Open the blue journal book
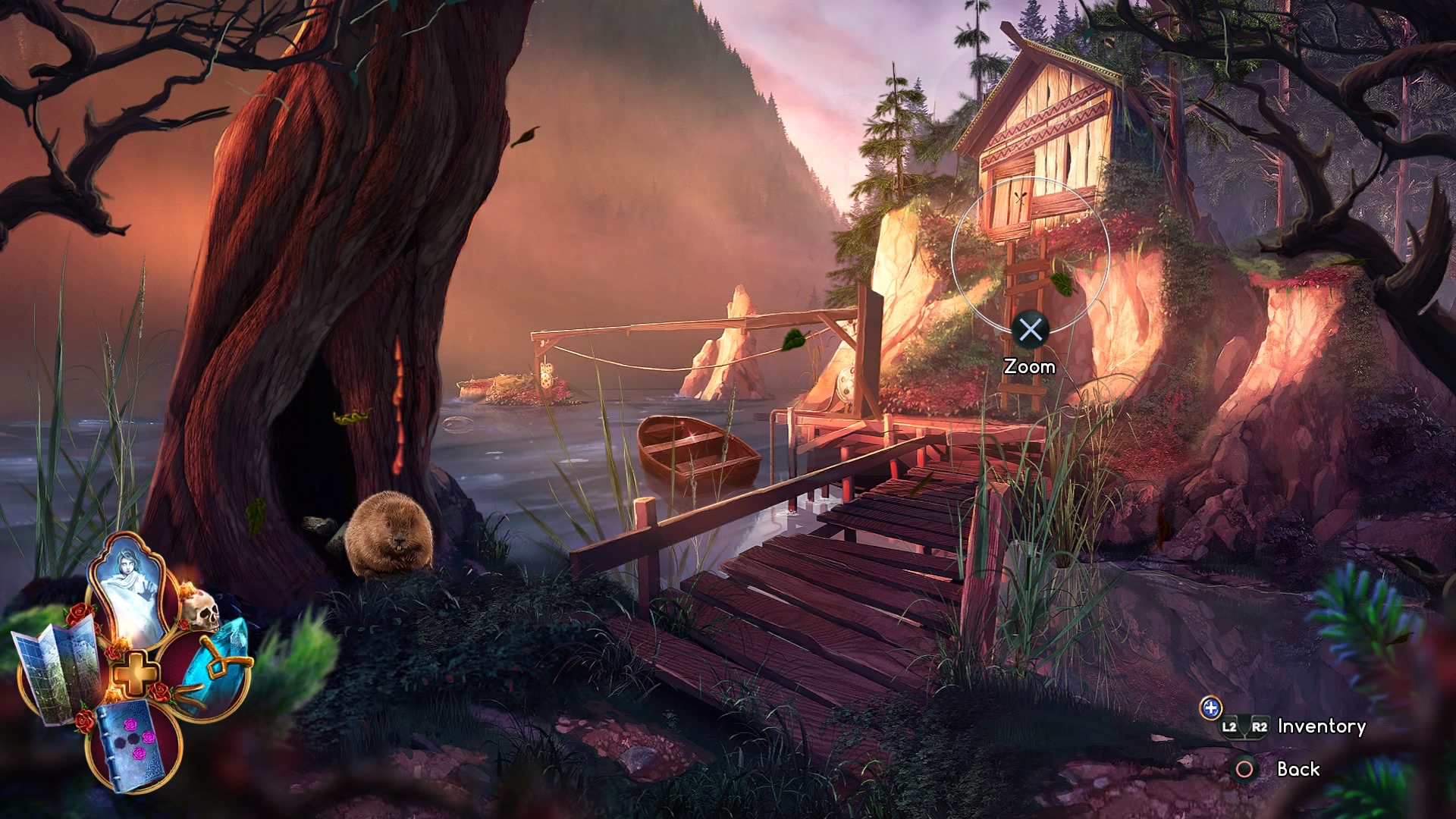This screenshot has height=819, width=1456. (x=134, y=745)
